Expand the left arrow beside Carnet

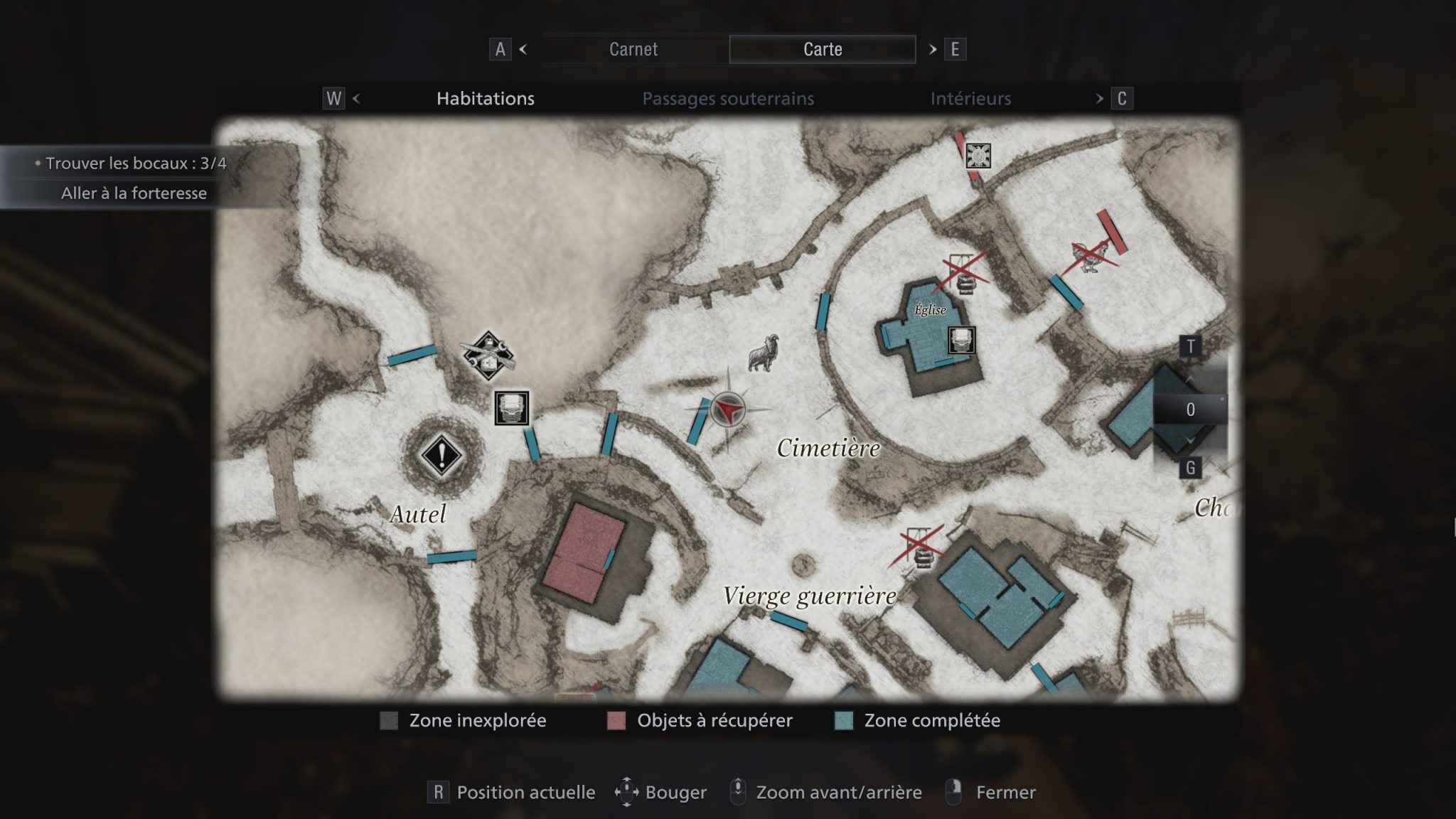[x=524, y=50]
